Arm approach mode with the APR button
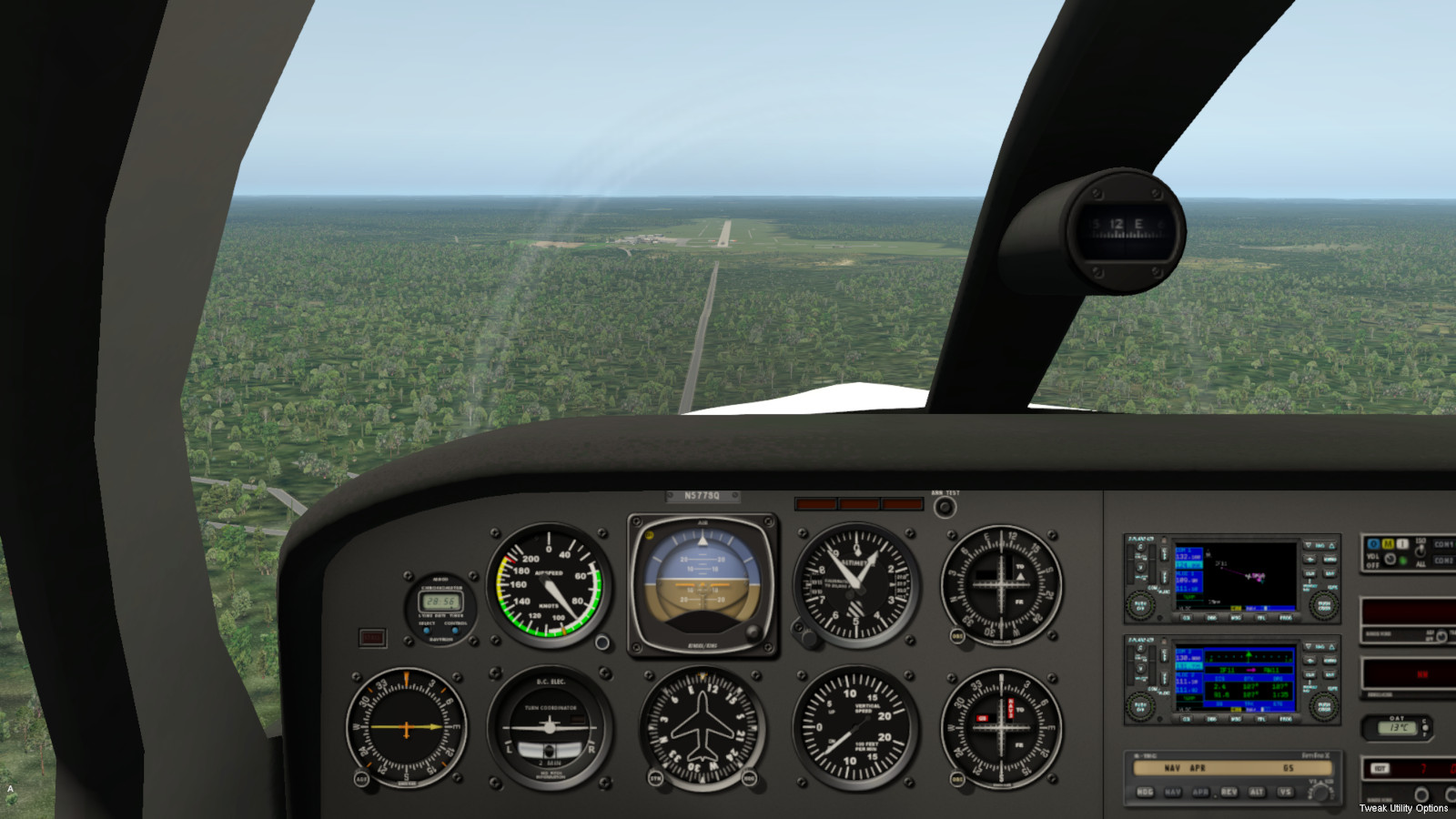This screenshot has width=1456, height=819. coord(1201,792)
